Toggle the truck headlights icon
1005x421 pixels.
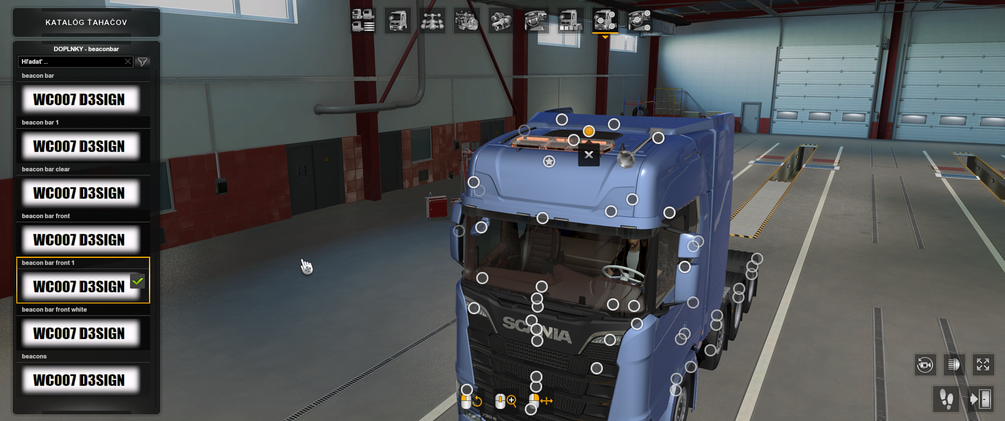[953, 365]
